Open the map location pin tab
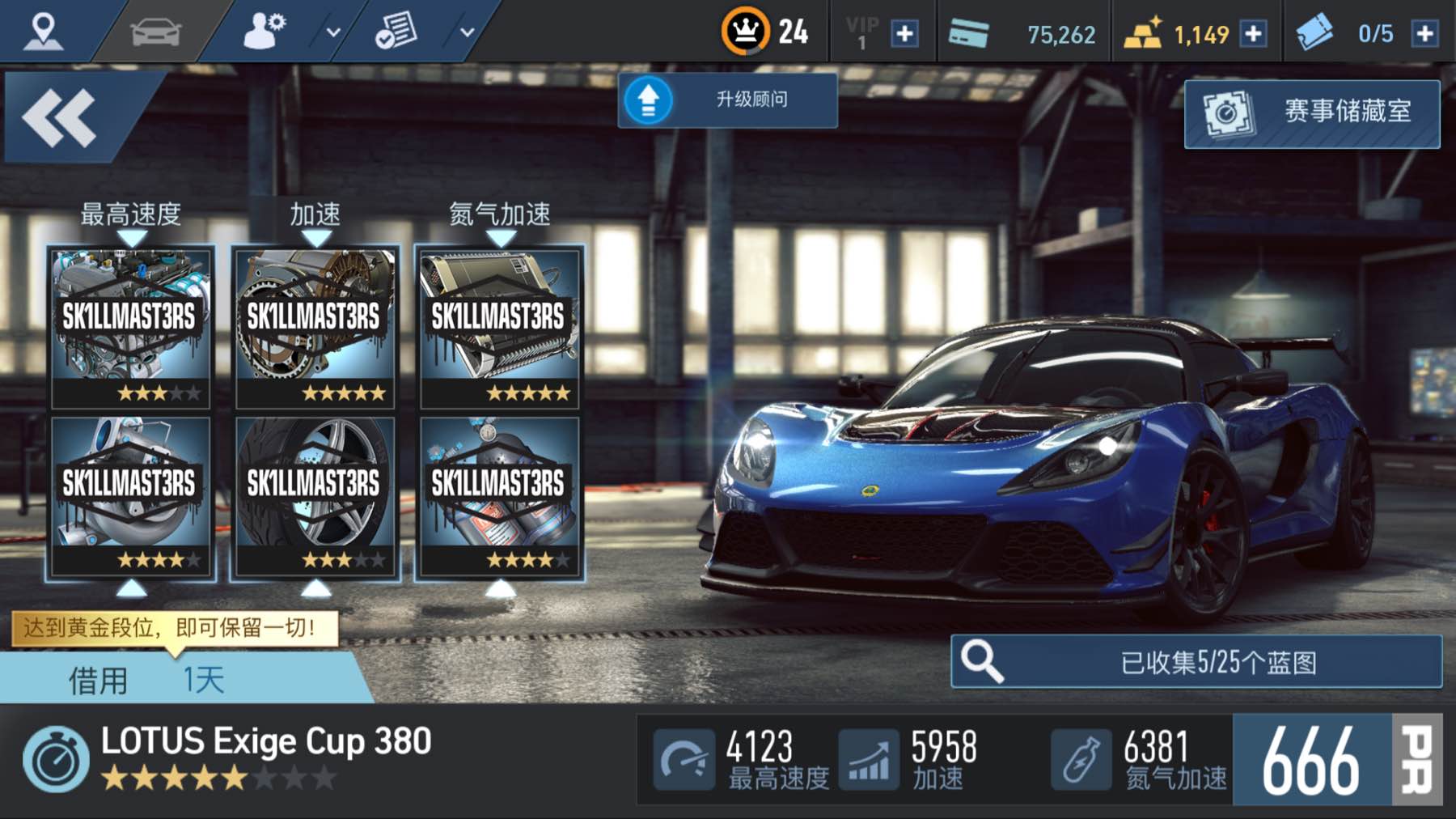This screenshot has height=819, width=1456. click(43, 31)
